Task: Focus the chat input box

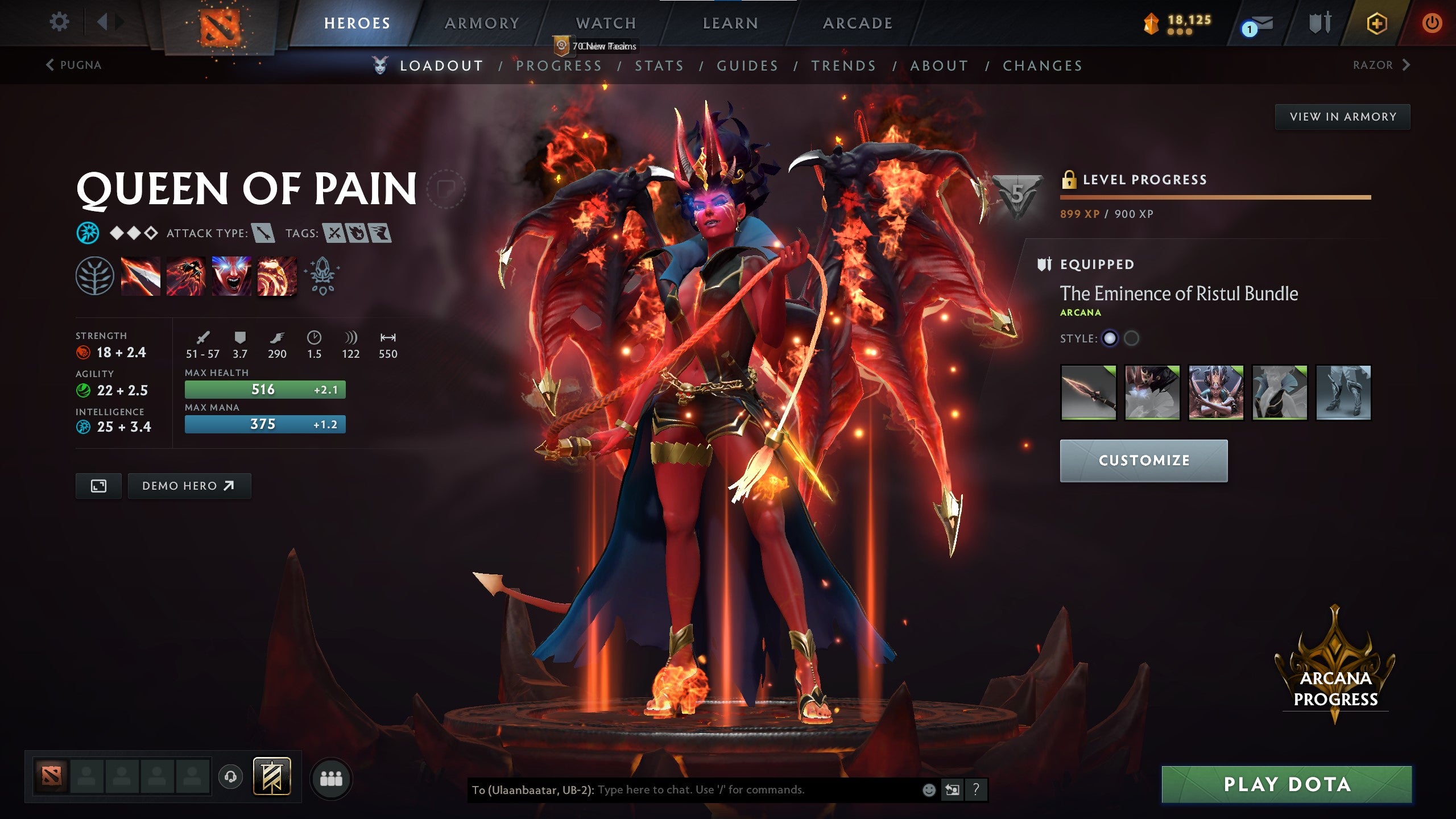Action: (751, 789)
